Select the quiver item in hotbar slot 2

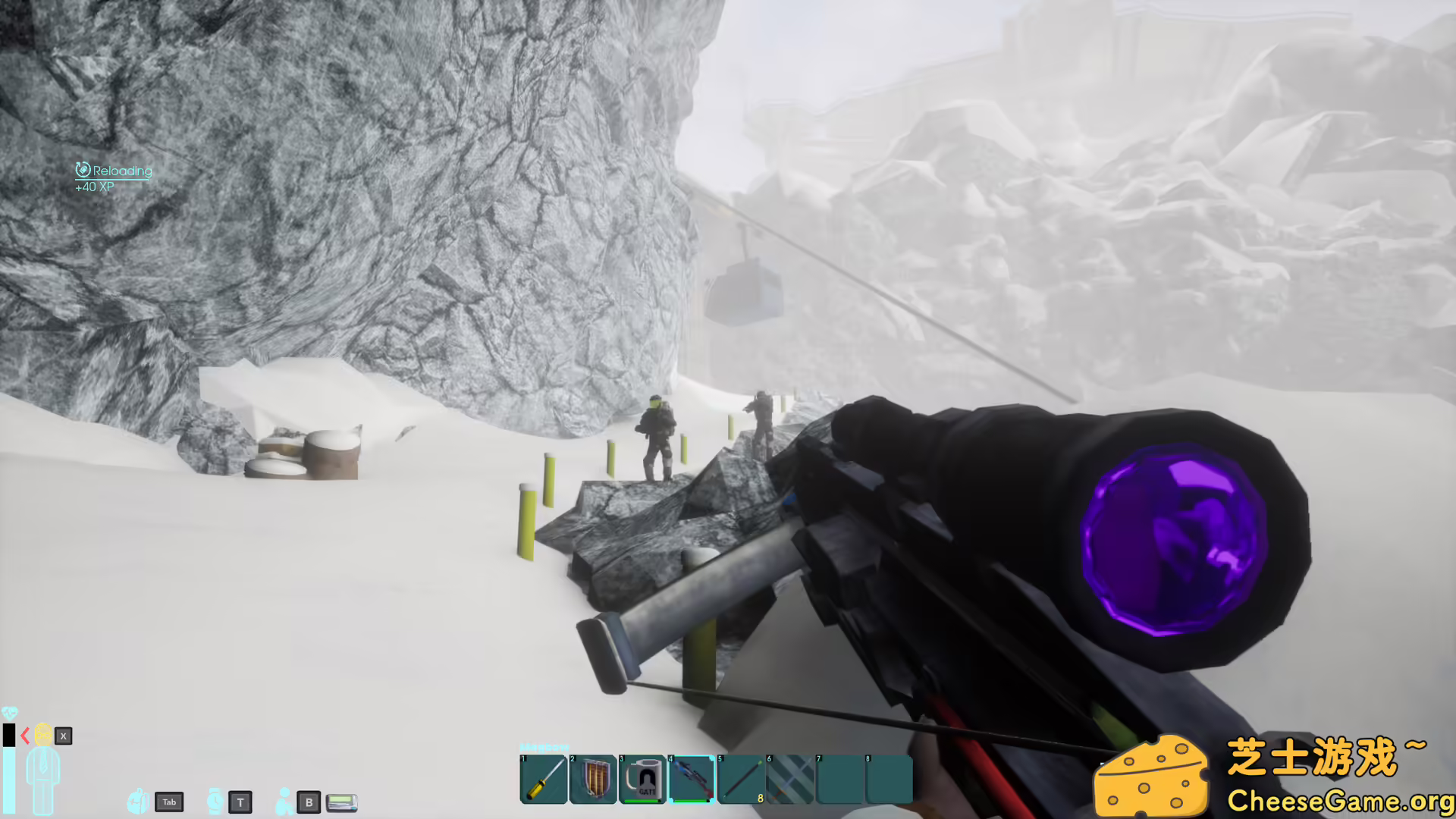point(593,779)
